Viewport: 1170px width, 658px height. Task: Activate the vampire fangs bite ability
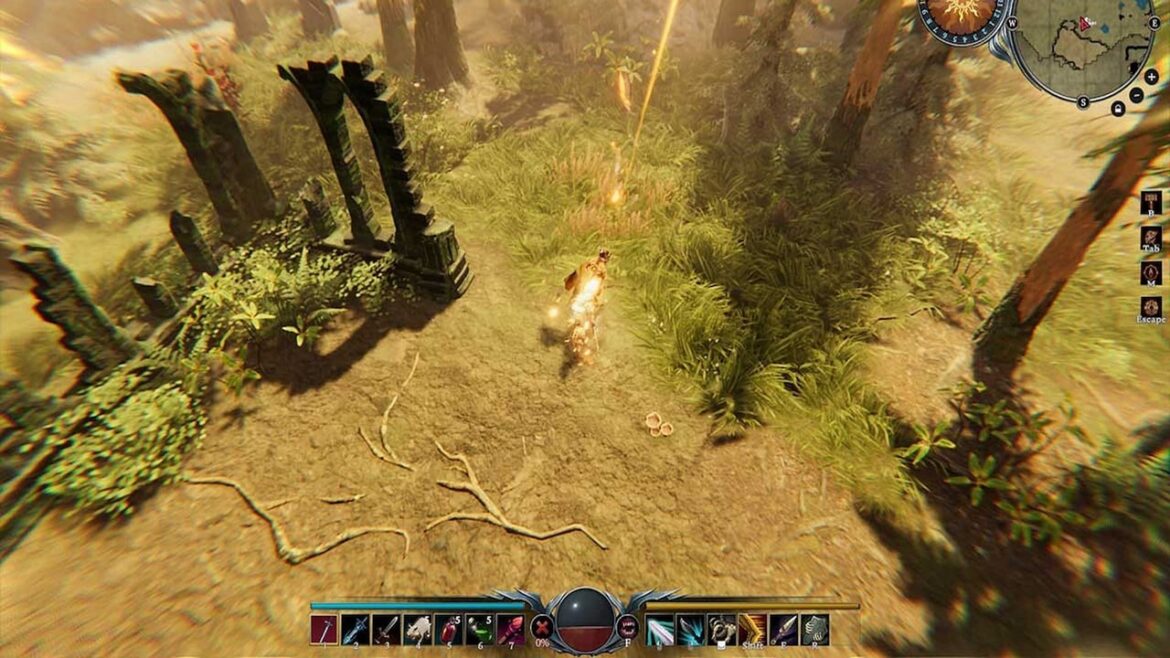[630, 628]
